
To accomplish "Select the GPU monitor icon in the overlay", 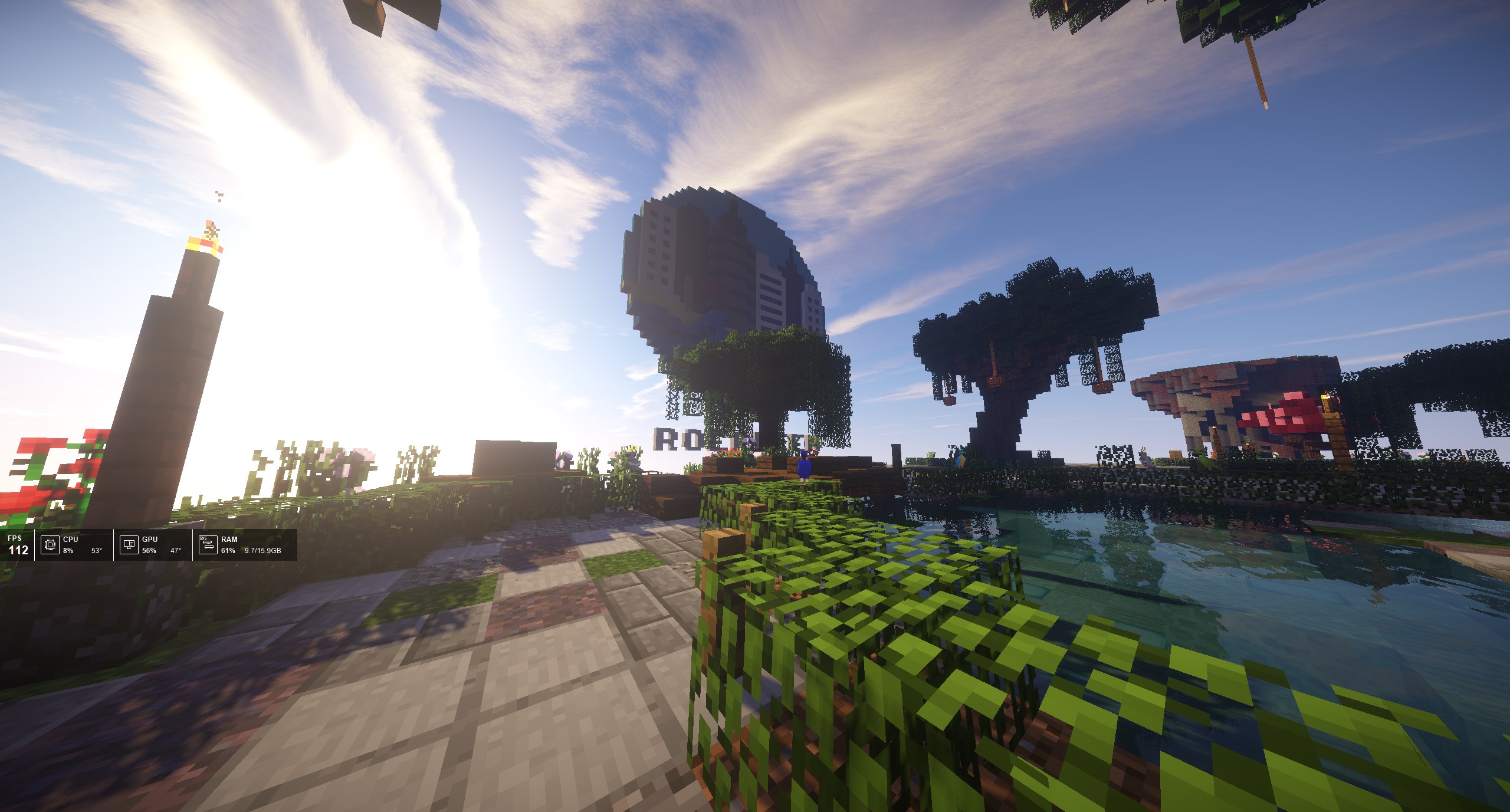I will click(129, 545).
